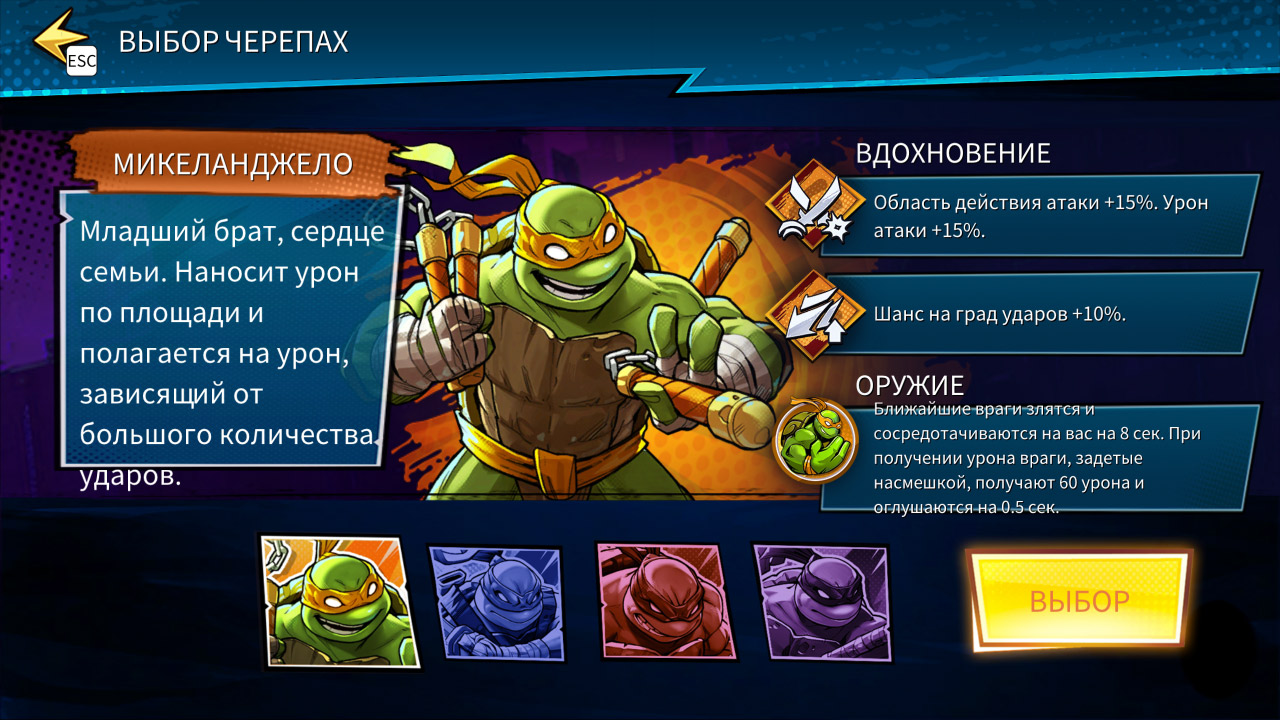Screen dimensions: 1280x720
Task: Click the ВЫБОР ЧЕРЕПАХ title text
Action: 233,41
